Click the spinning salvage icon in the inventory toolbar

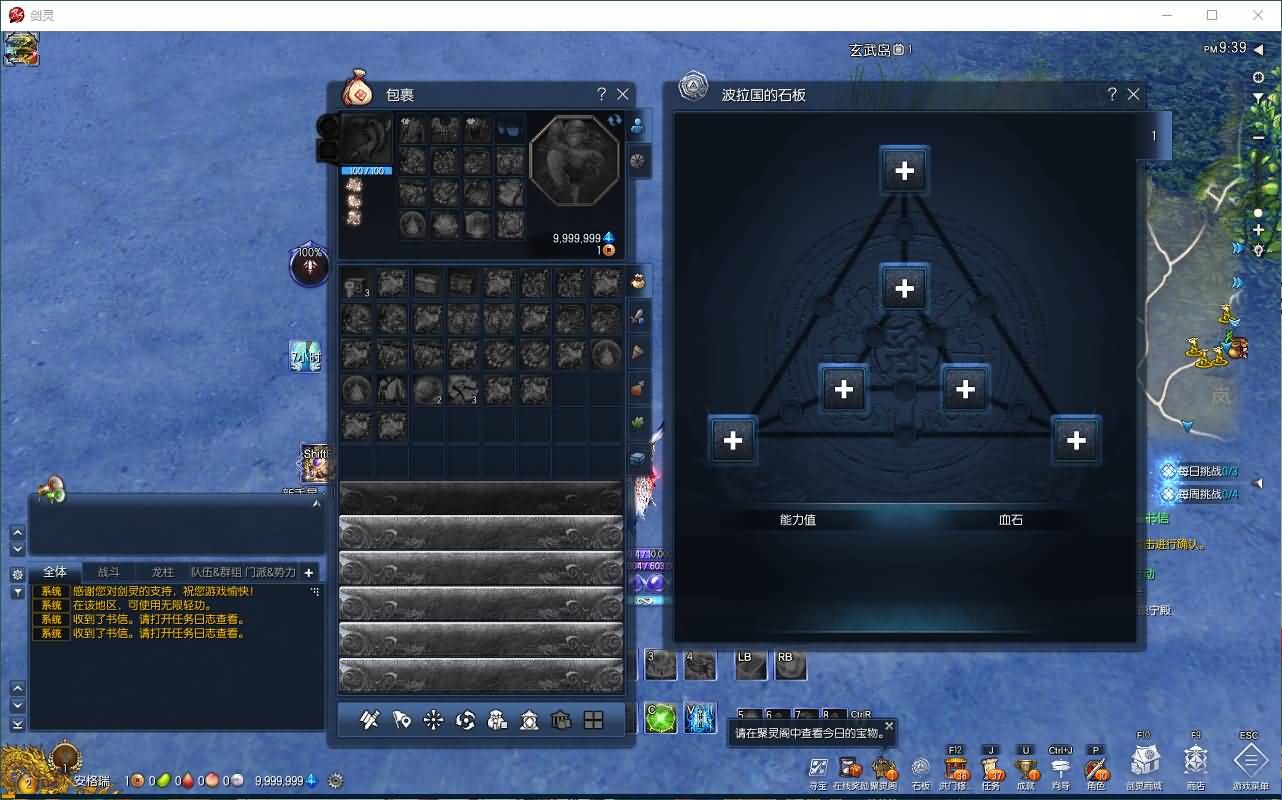[x=465, y=719]
